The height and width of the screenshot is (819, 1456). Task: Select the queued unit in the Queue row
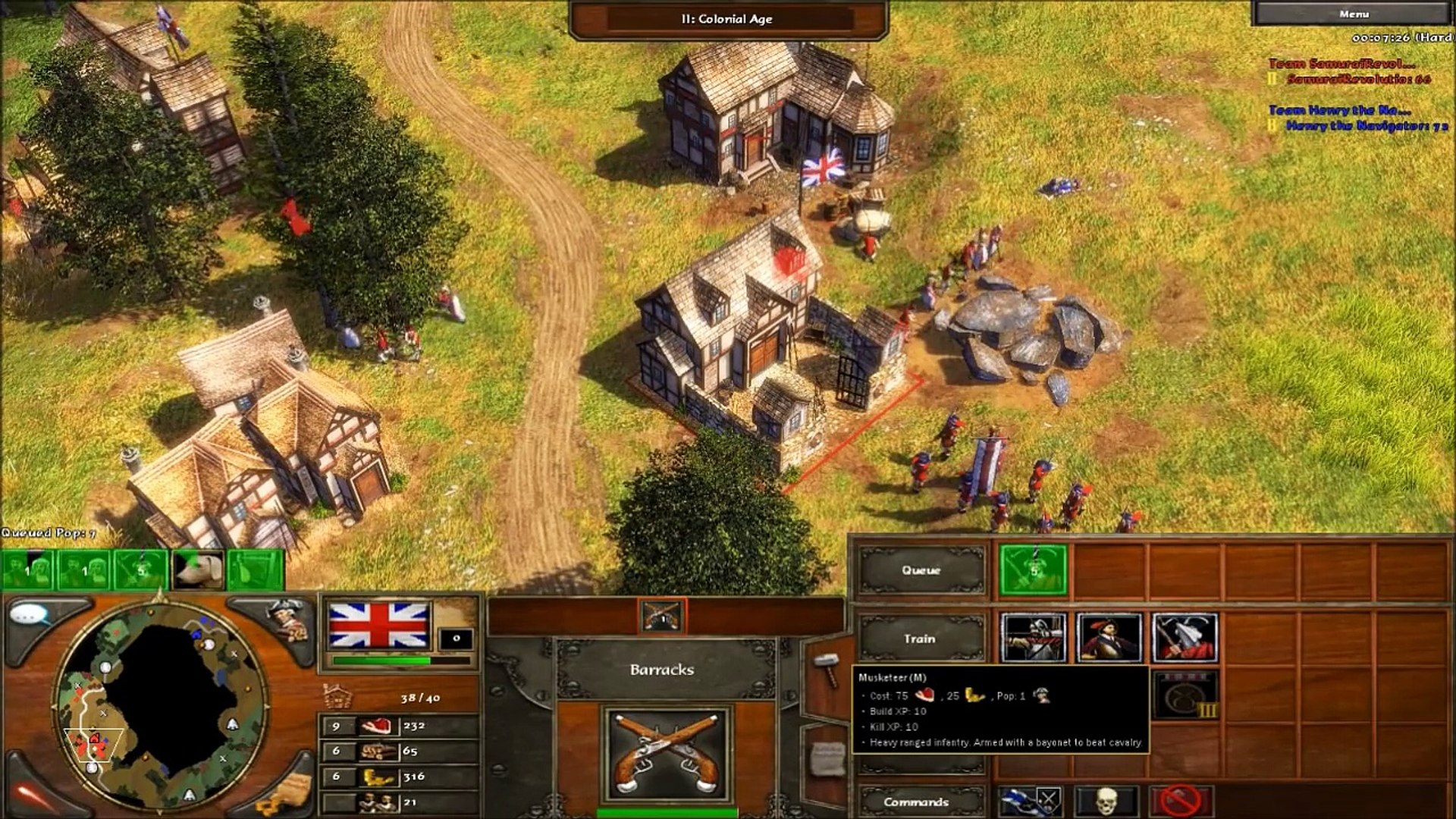pos(1033,570)
